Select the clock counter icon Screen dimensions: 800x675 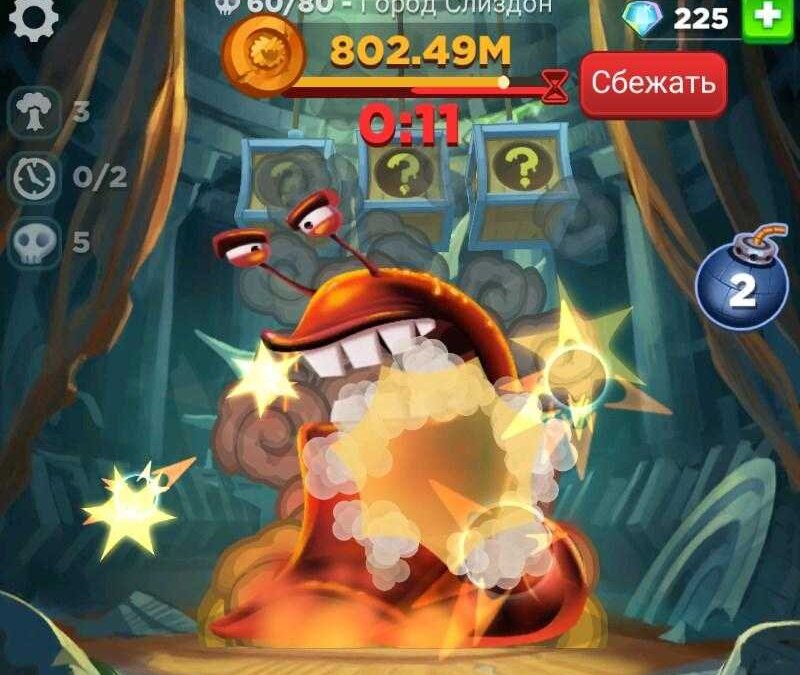[x=35, y=178]
